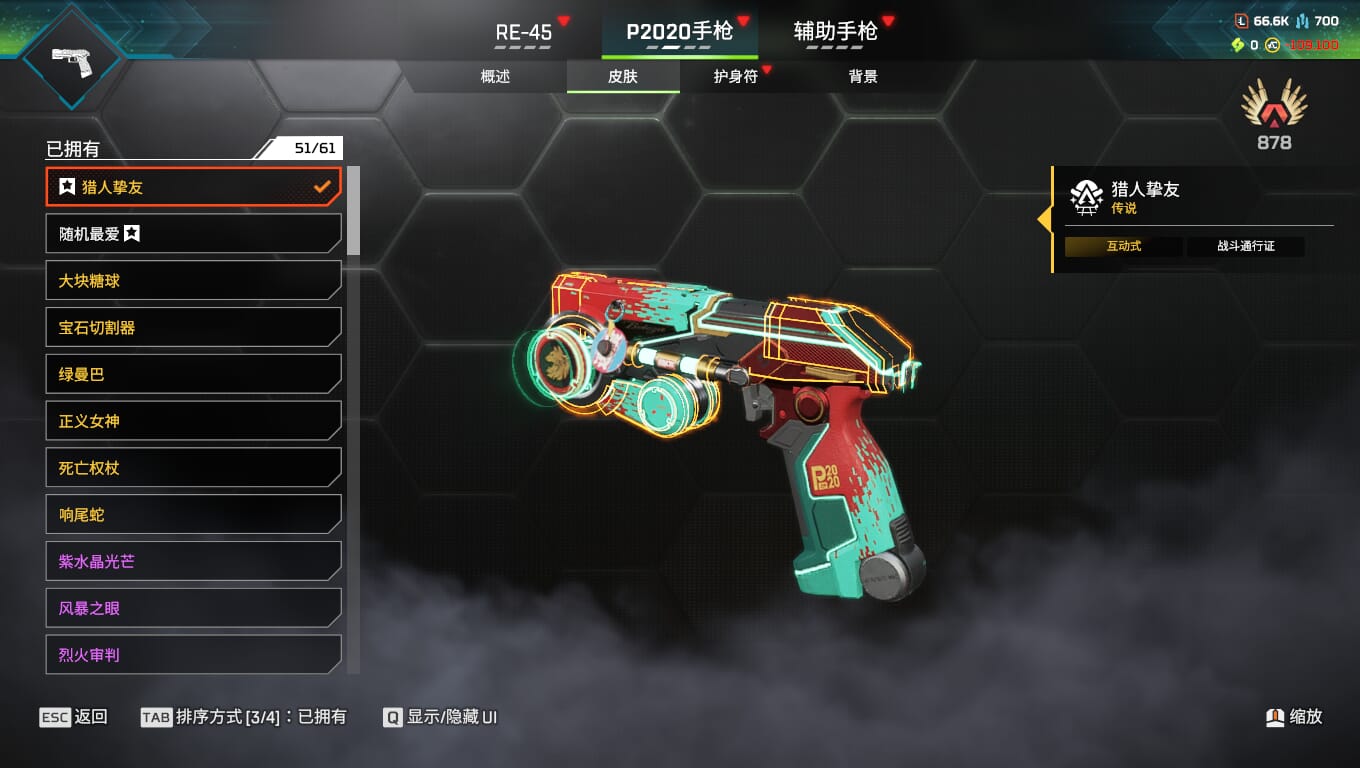Select the P2020手枪 weapon tab
Image resolution: width=1360 pixels, height=768 pixels.
679,32
